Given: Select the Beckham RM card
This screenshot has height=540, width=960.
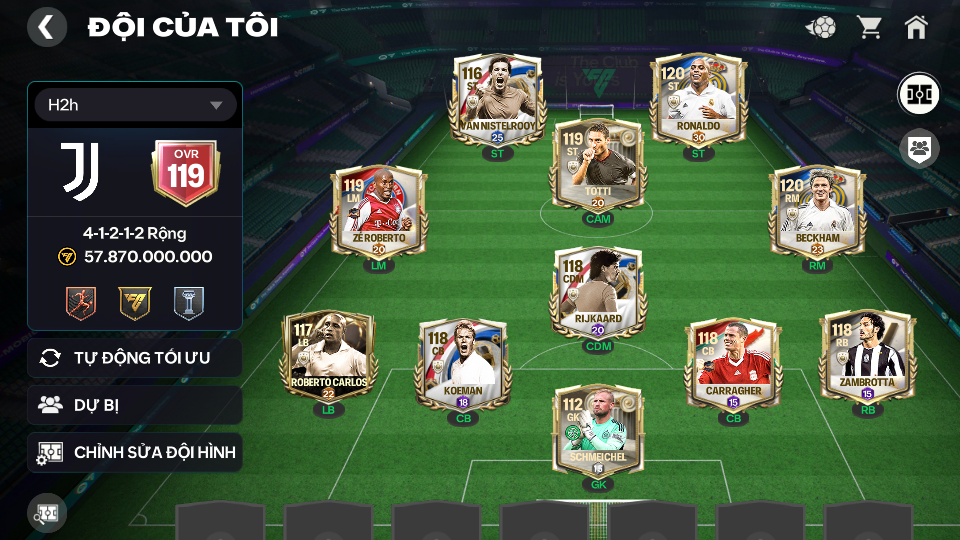Looking at the screenshot, I should click(816, 213).
